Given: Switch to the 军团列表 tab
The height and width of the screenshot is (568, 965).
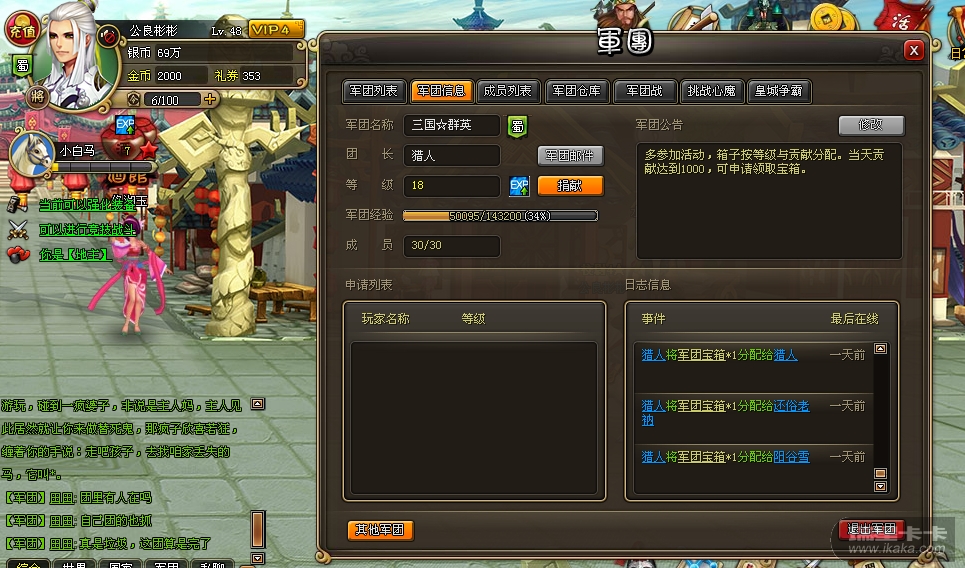Looking at the screenshot, I should [374, 91].
